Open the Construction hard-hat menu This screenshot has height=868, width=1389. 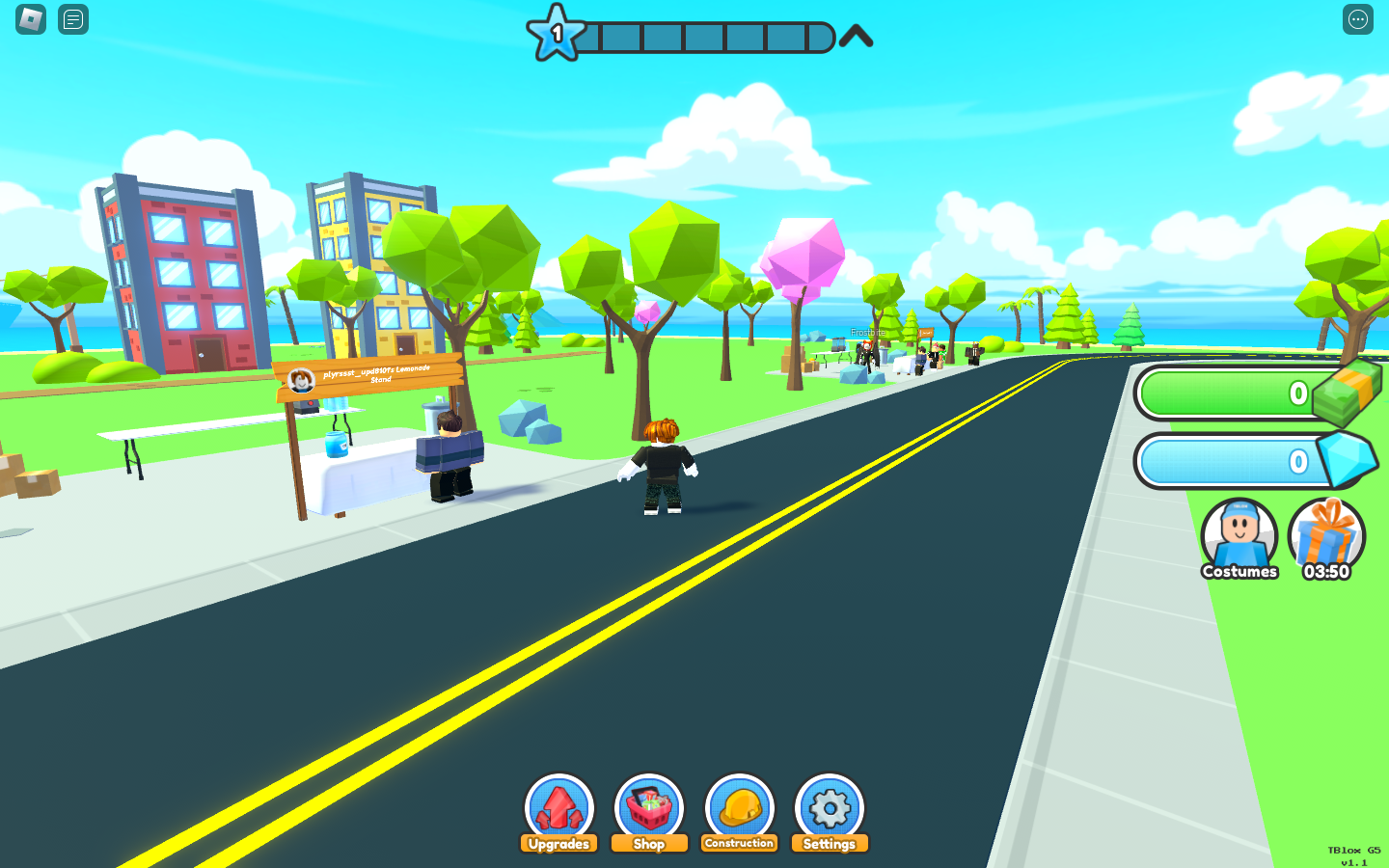point(740,812)
